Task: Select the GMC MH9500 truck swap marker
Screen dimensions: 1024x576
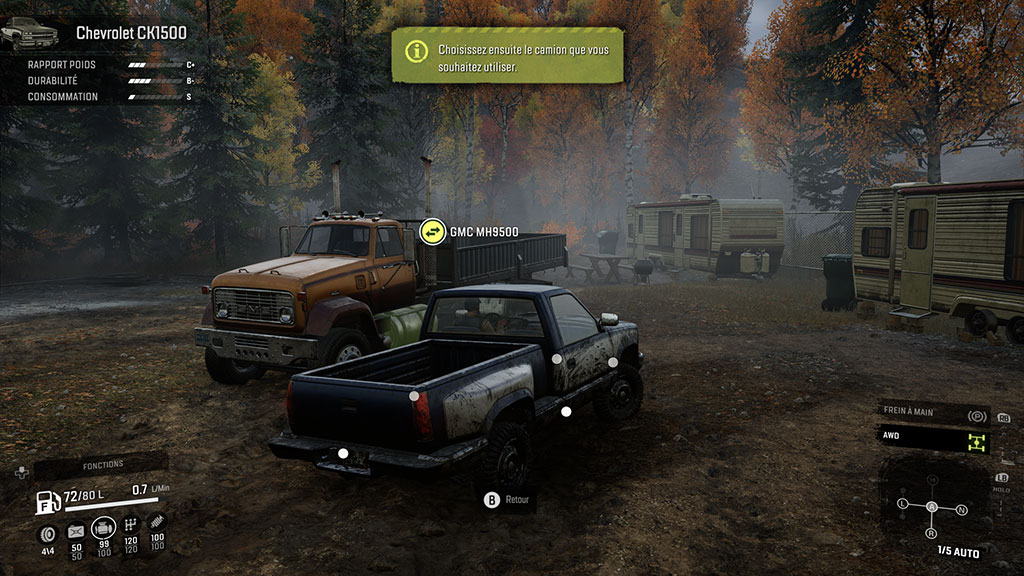Action: click(x=432, y=232)
